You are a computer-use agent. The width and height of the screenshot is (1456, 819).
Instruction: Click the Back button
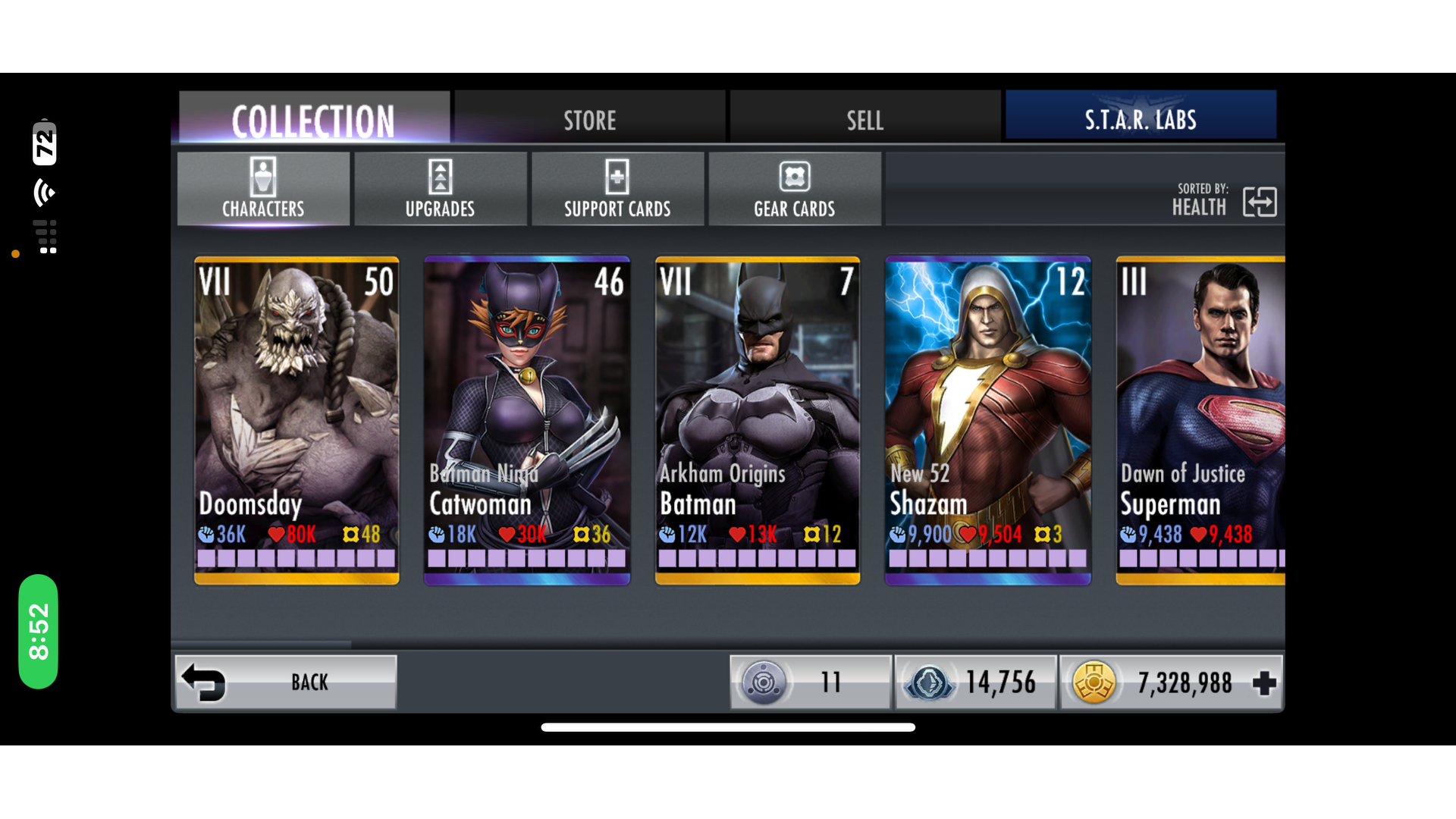286,682
